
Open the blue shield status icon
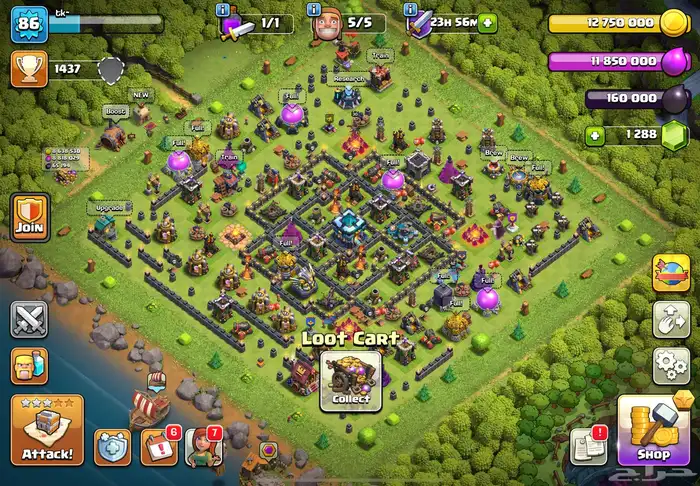click(x=112, y=446)
